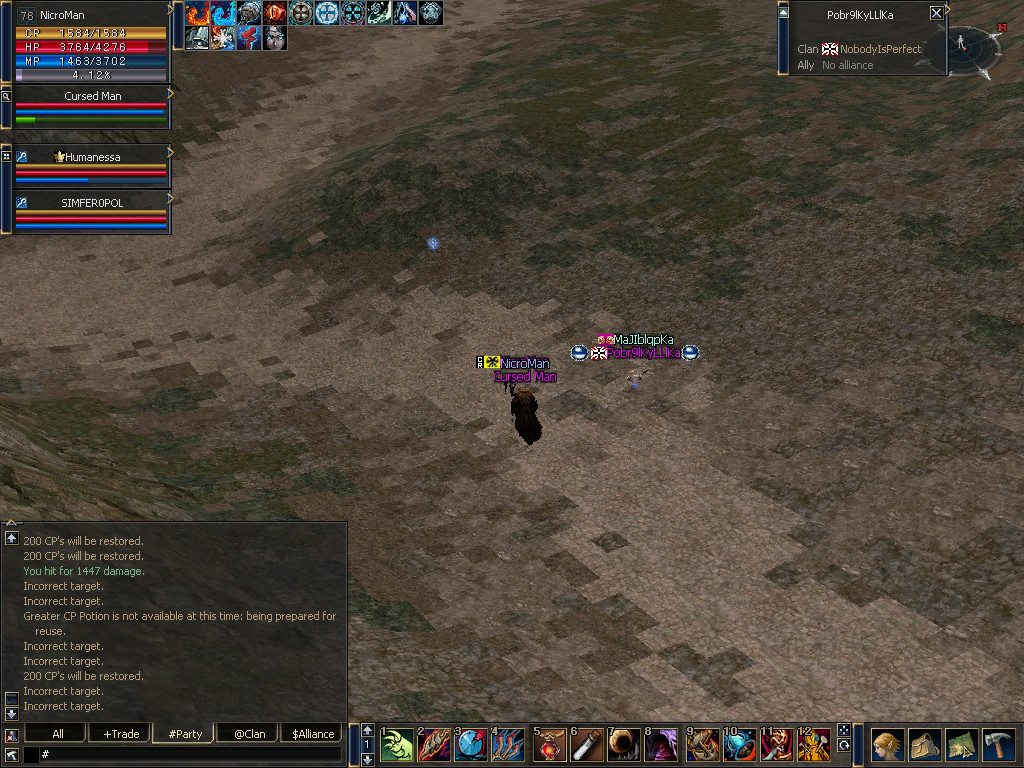Target party member SIMFEROPOL

pyautogui.click(x=92, y=211)
